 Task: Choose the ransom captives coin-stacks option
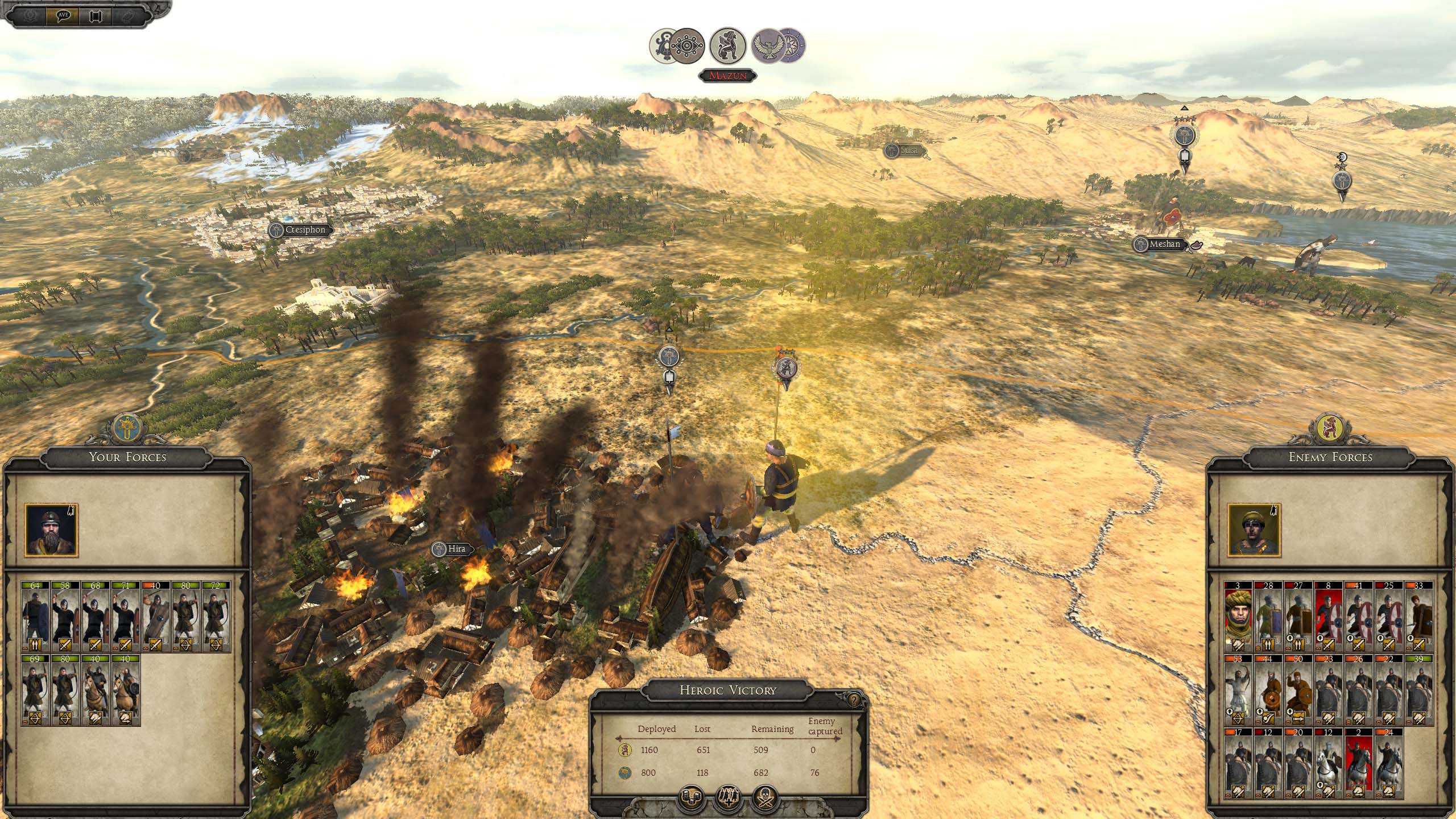pyautogui.click(x=692, y=797)
